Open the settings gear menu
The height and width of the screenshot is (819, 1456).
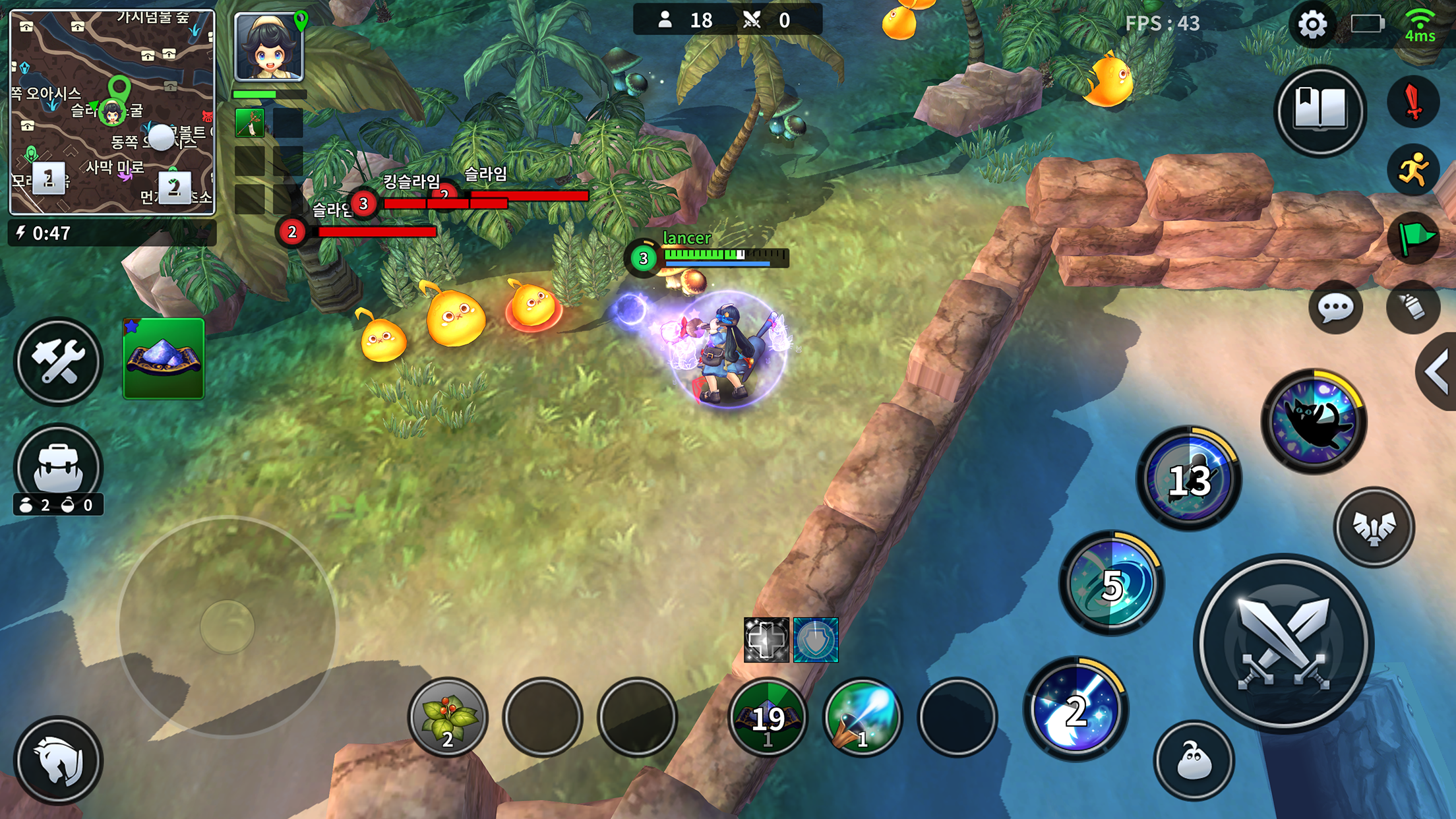1312,25
